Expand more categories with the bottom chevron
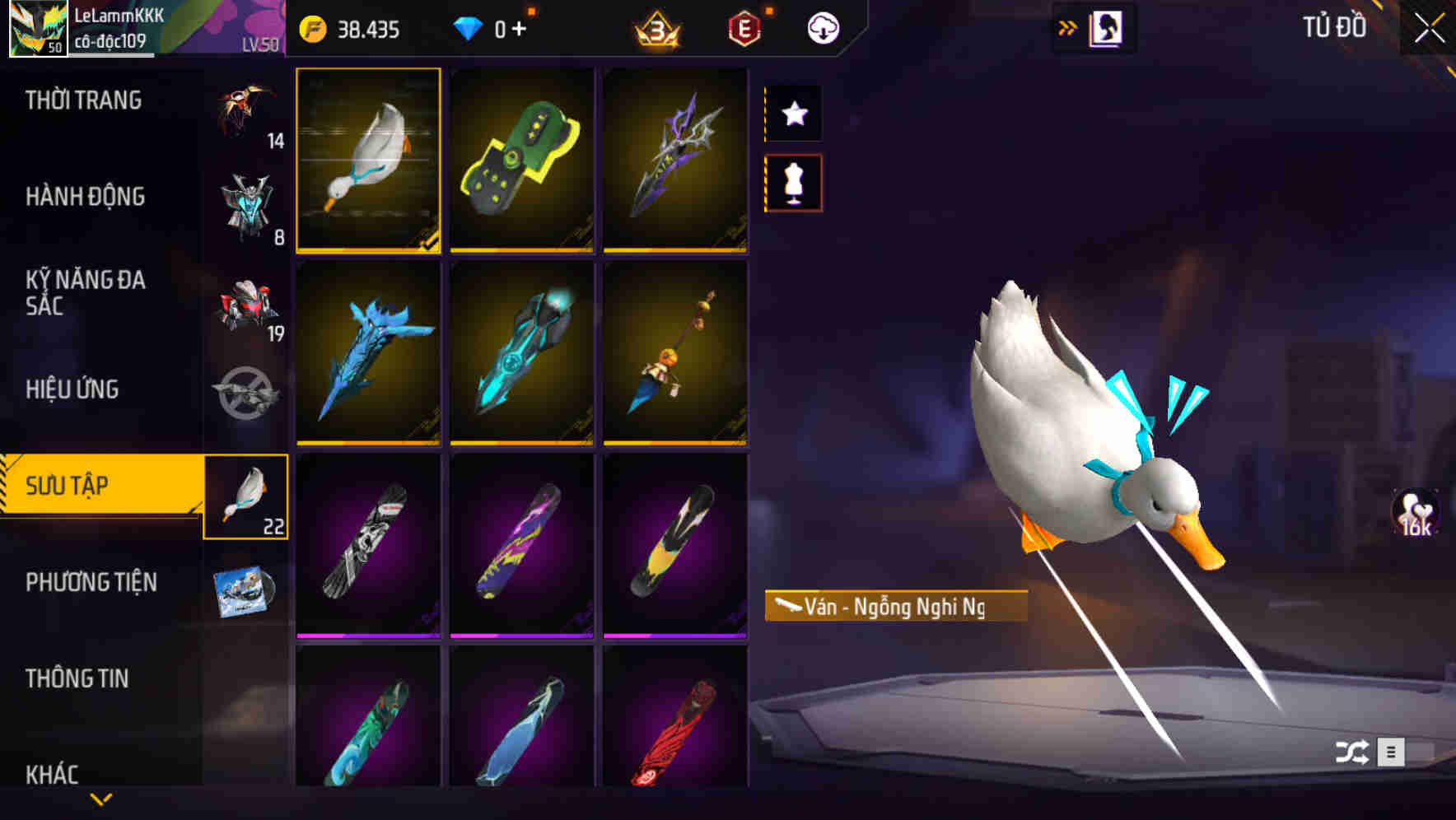The image size is (1456, 820). (x=99, y=797)
